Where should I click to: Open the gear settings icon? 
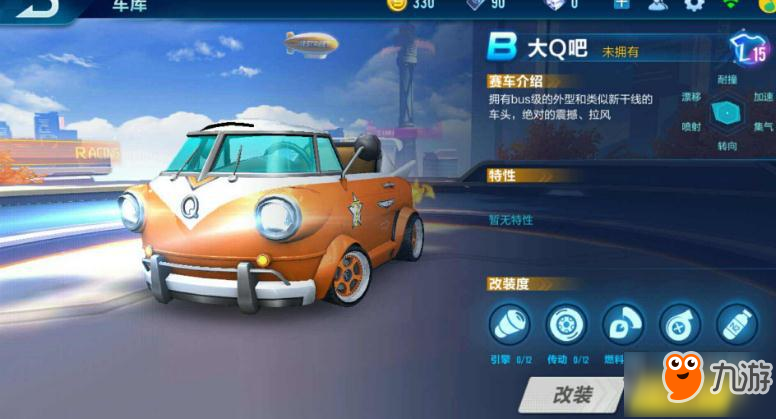tap(694, 5)
